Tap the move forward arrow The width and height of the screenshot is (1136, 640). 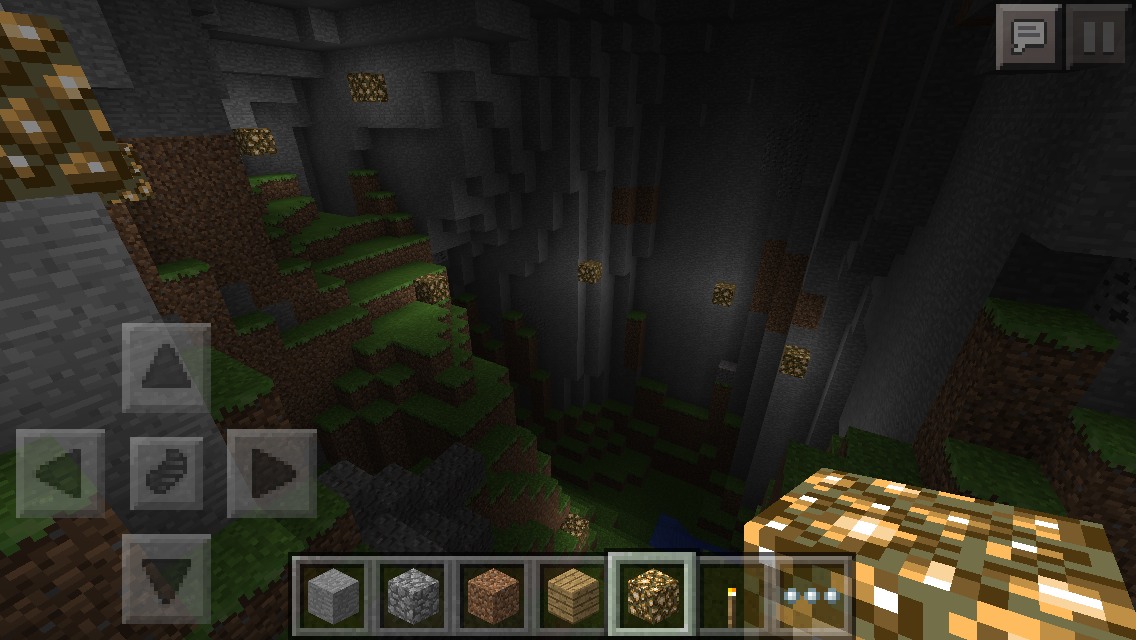coord(166,367)
